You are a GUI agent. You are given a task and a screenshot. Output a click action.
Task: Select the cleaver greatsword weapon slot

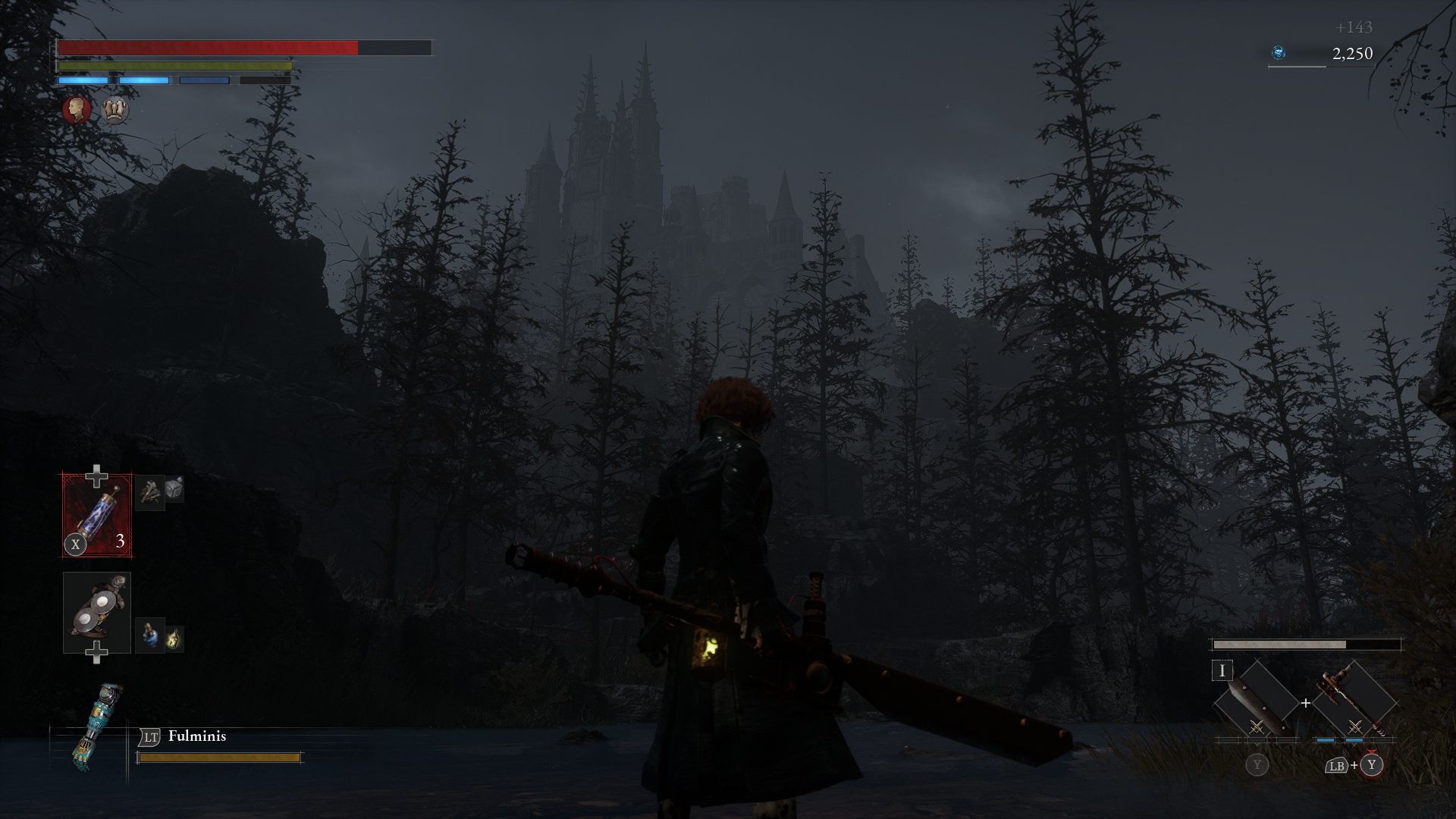click(x=1255, y=702)
